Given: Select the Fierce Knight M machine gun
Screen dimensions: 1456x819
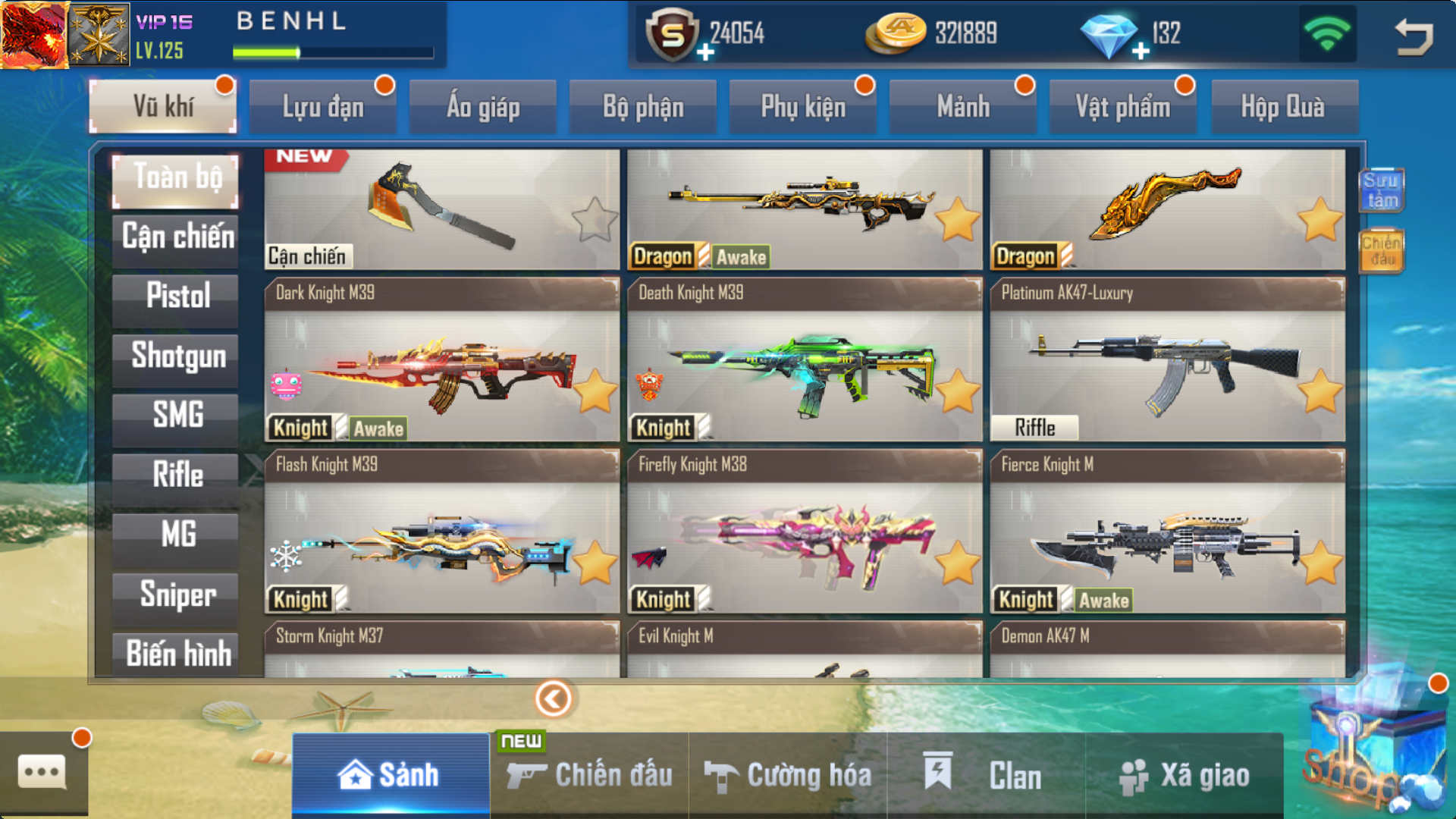Looking at the screenshot, I should [x=1167, y=532].
